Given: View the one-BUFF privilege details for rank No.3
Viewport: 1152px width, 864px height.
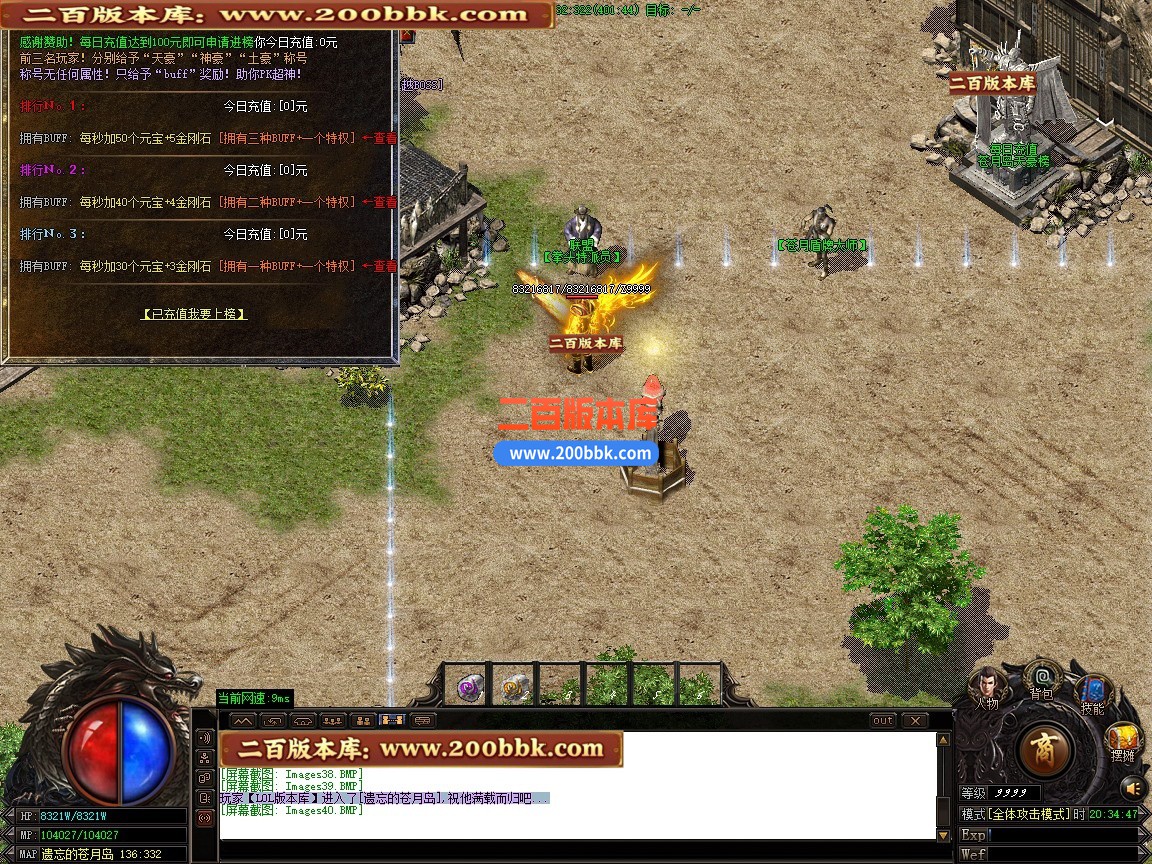Looking at the screenshot, I should tap(379, 266).
